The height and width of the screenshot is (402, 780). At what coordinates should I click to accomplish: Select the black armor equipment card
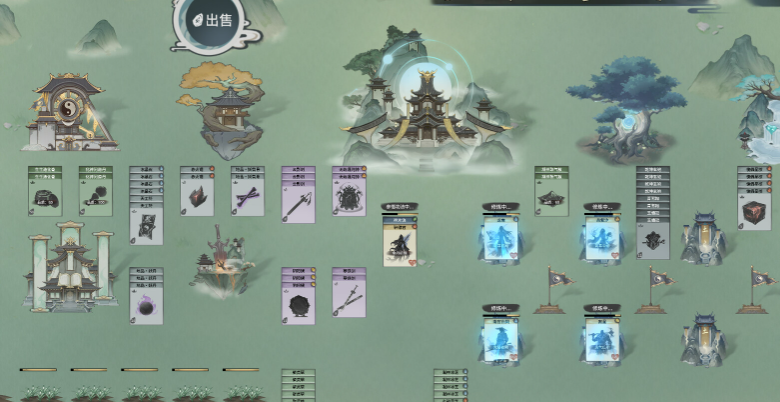tap(349, 196)
